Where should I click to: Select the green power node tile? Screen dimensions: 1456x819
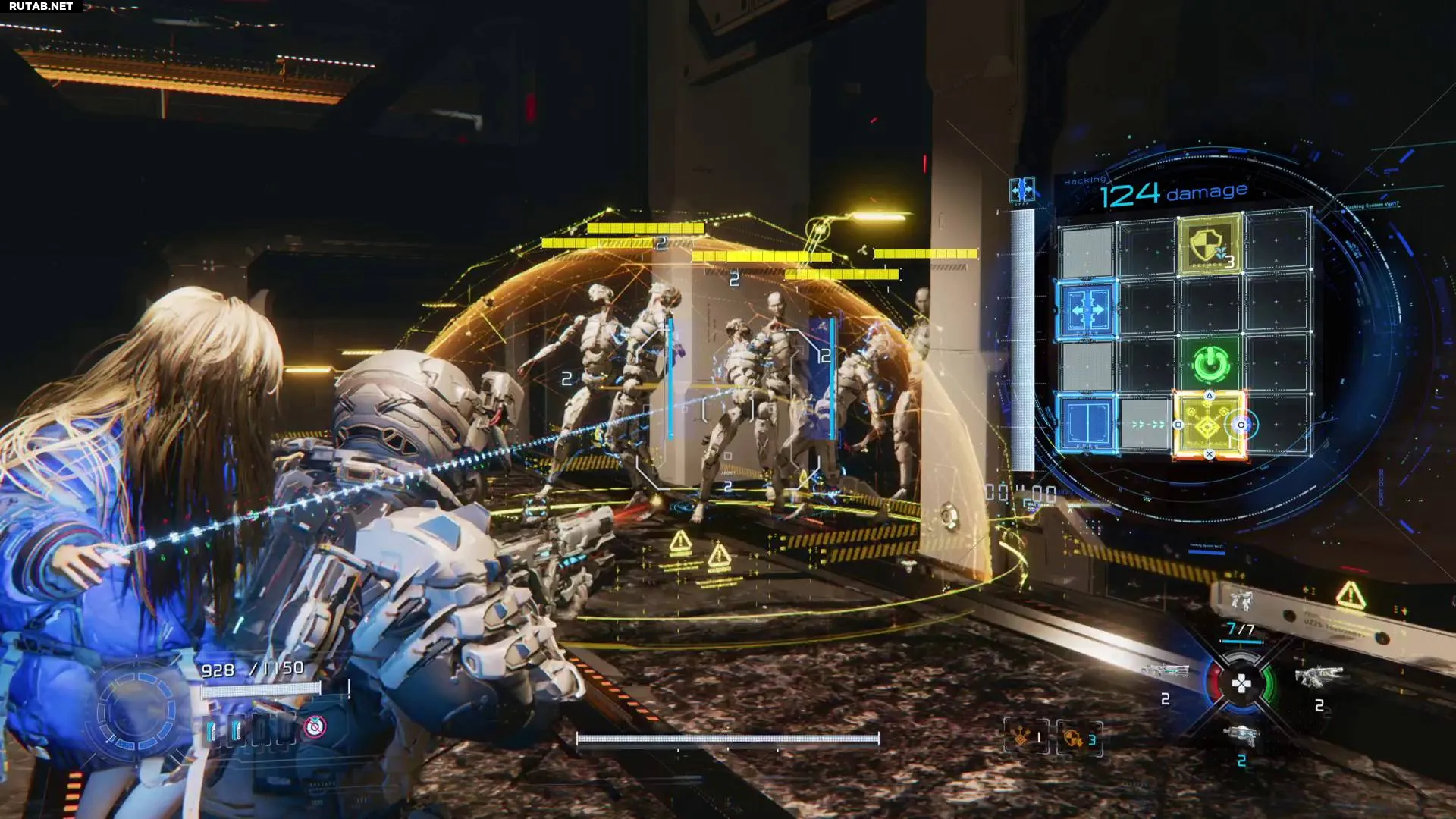[x=1209, y=364]
